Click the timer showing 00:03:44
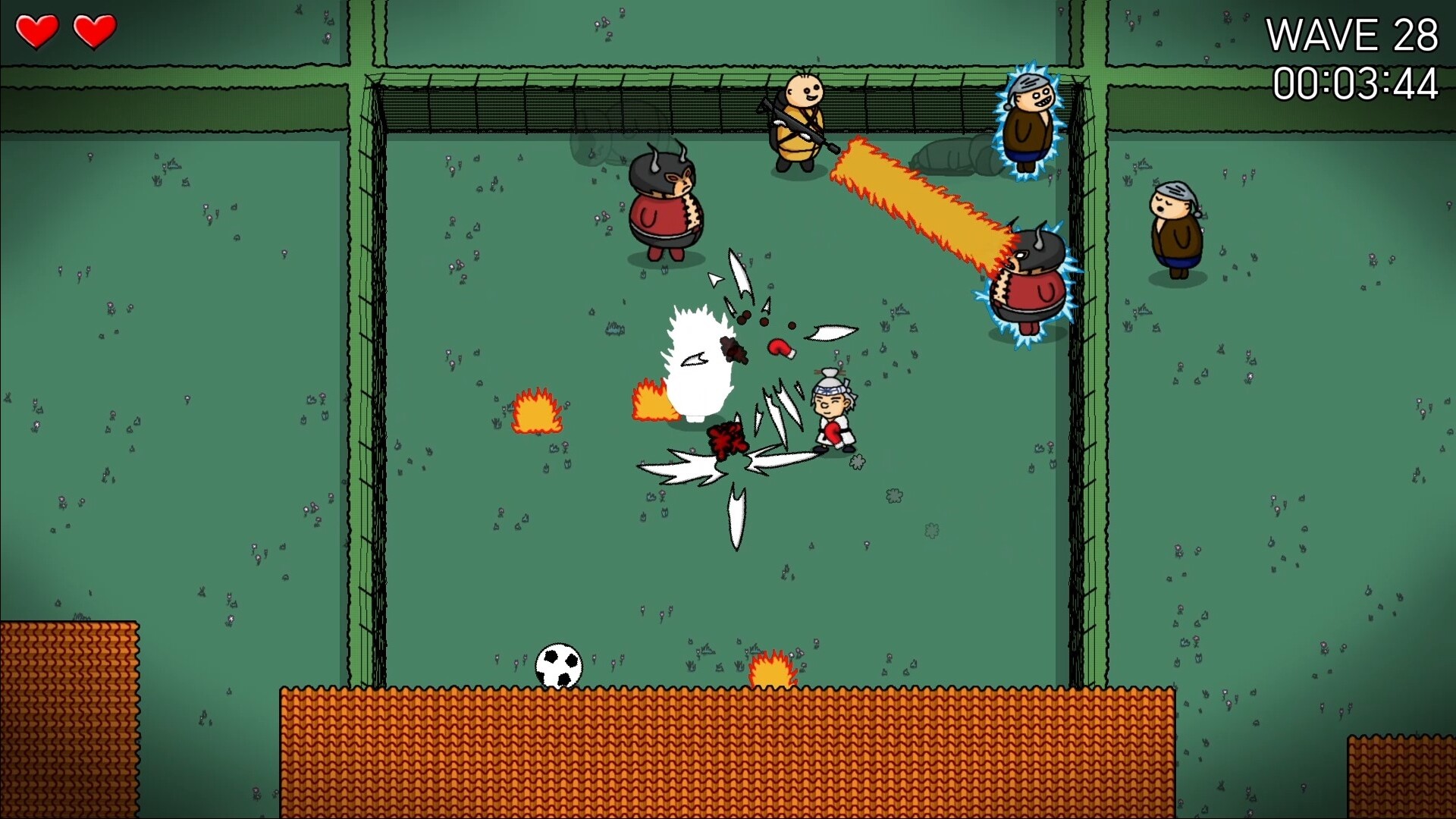 (x=1357, y=83)
